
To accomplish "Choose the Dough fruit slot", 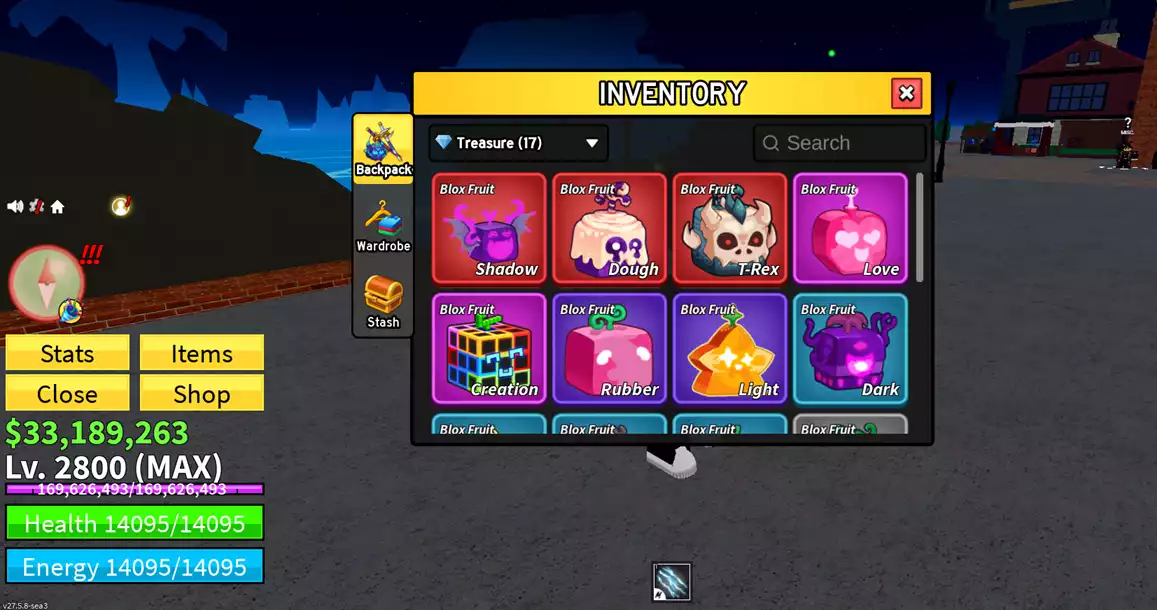I will click(609, 229).
